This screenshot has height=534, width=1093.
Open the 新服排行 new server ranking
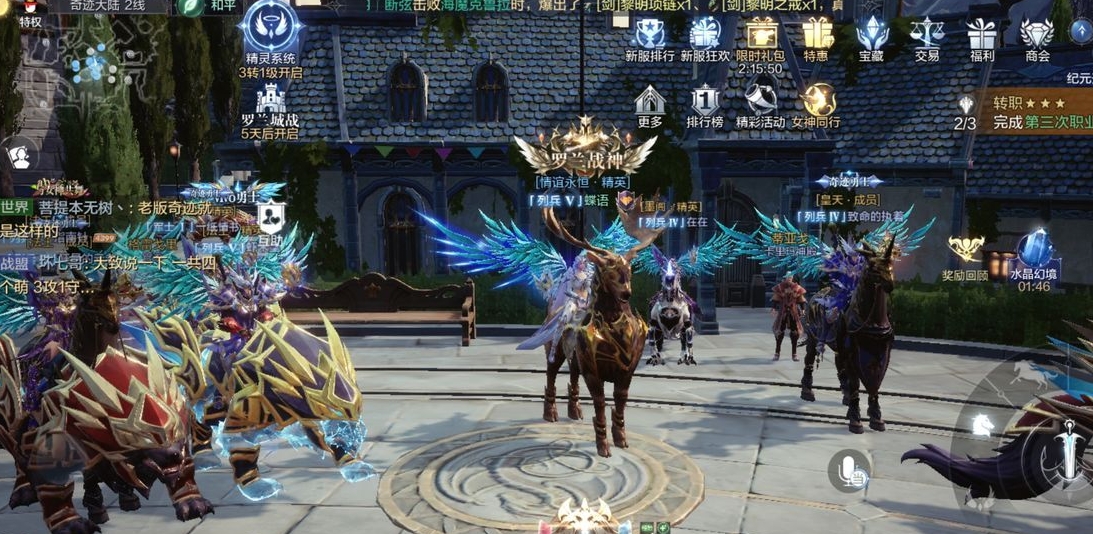(650, 36)
